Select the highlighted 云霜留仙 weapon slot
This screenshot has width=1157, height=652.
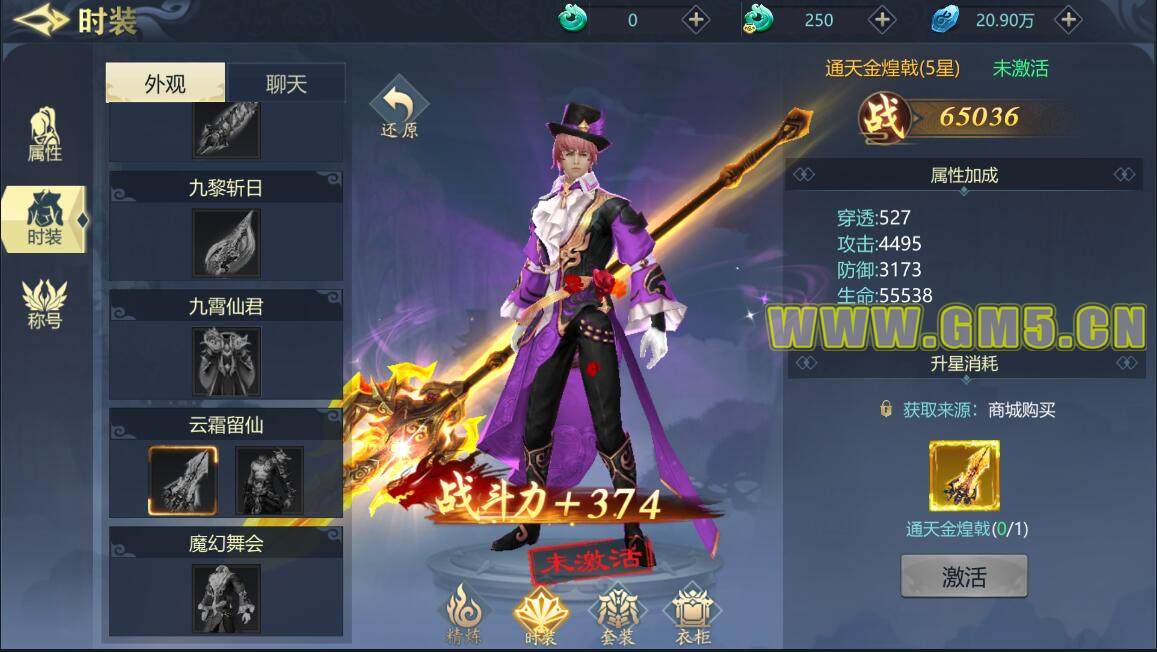pos(183,480)
